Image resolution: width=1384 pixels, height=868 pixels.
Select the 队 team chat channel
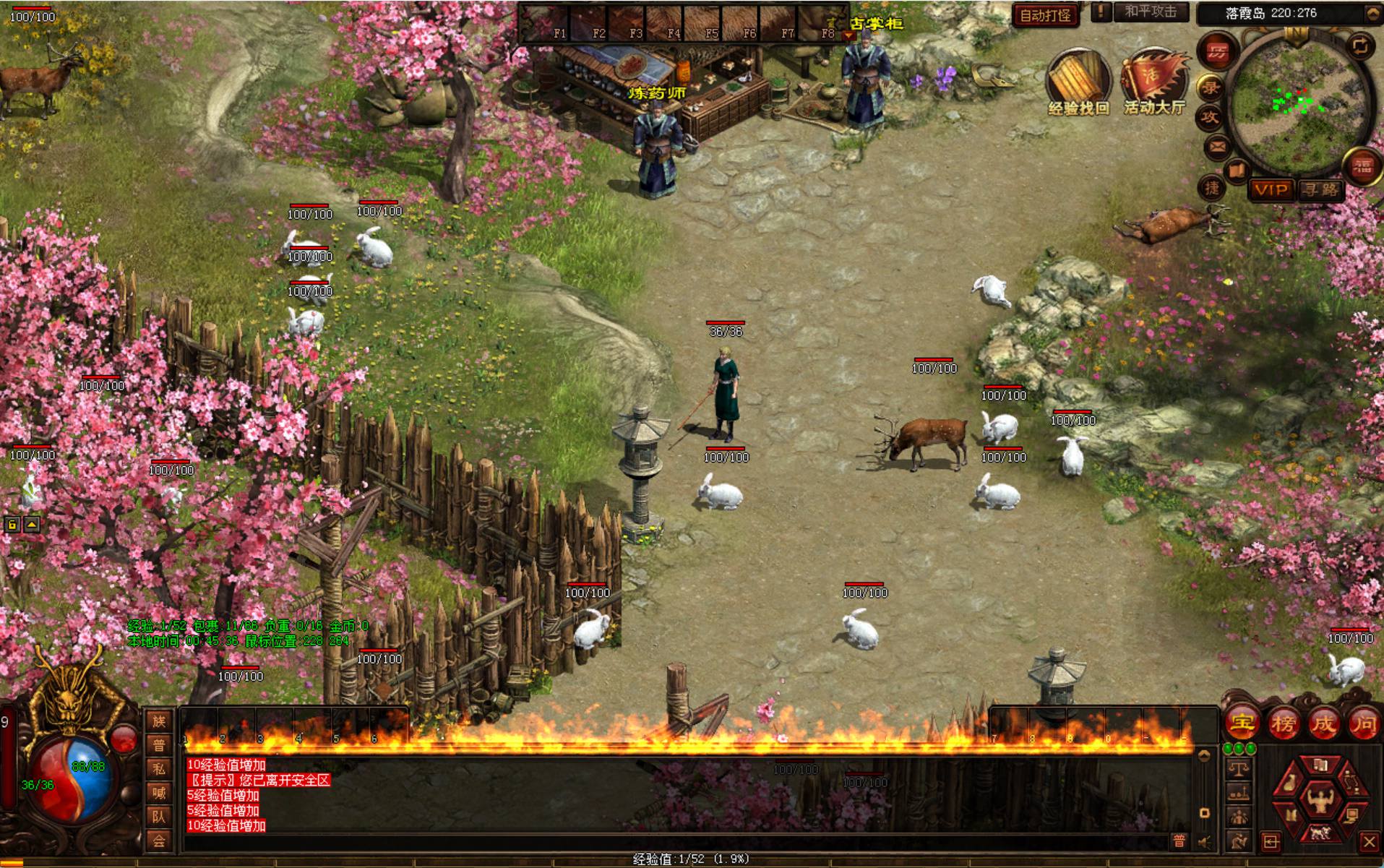(159, 817)
